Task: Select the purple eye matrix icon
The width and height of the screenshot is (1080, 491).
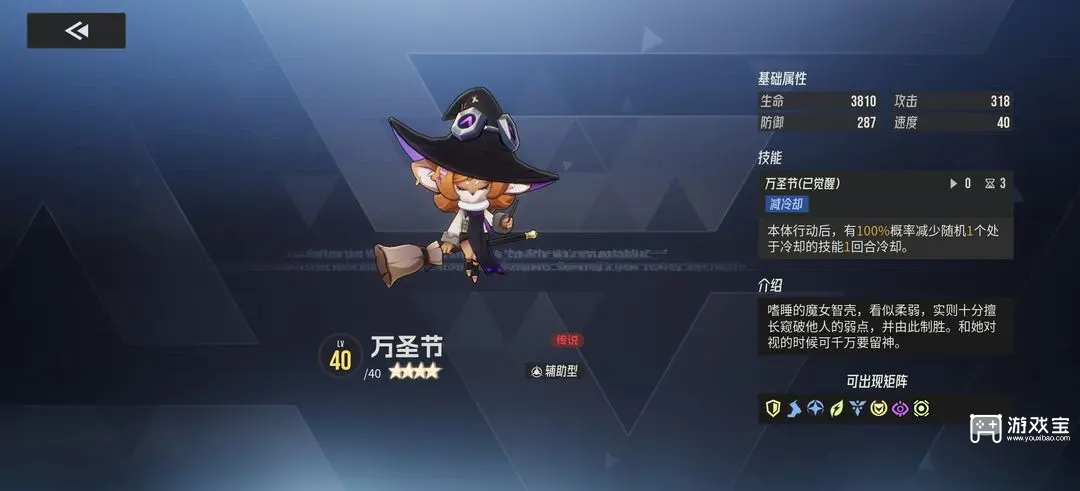Action: (899, 408)
